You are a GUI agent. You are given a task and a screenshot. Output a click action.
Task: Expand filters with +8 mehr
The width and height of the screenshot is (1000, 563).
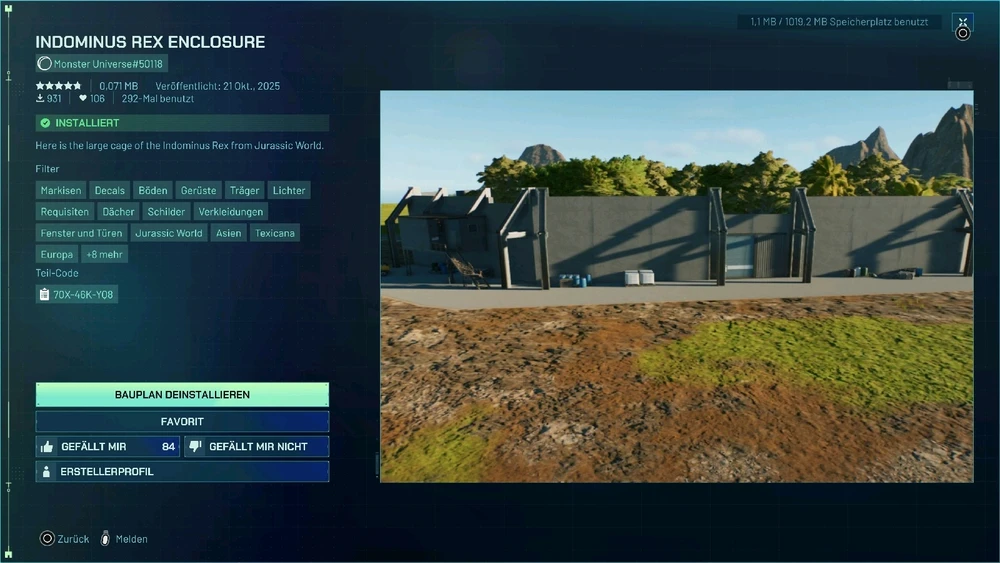click(x=105, y=254)
